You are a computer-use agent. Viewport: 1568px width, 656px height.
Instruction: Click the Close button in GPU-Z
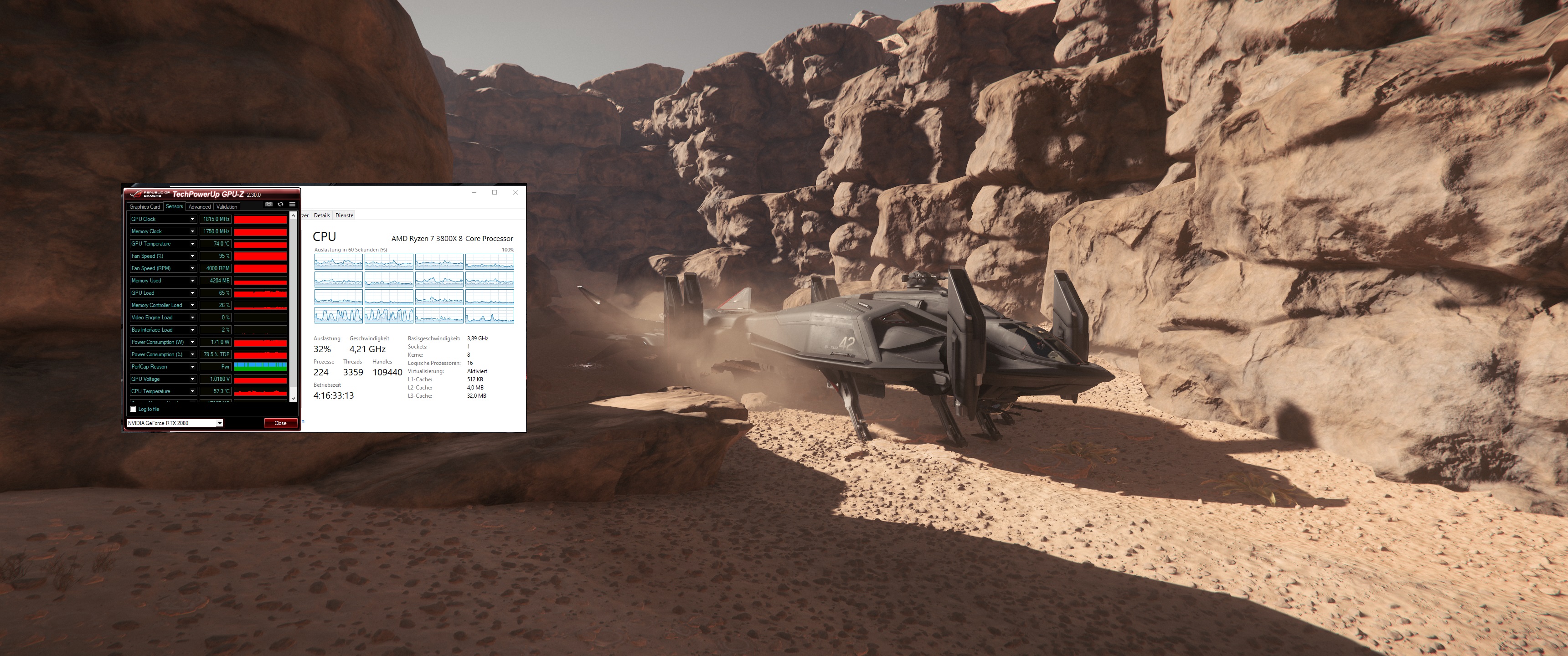coord(281,423)
